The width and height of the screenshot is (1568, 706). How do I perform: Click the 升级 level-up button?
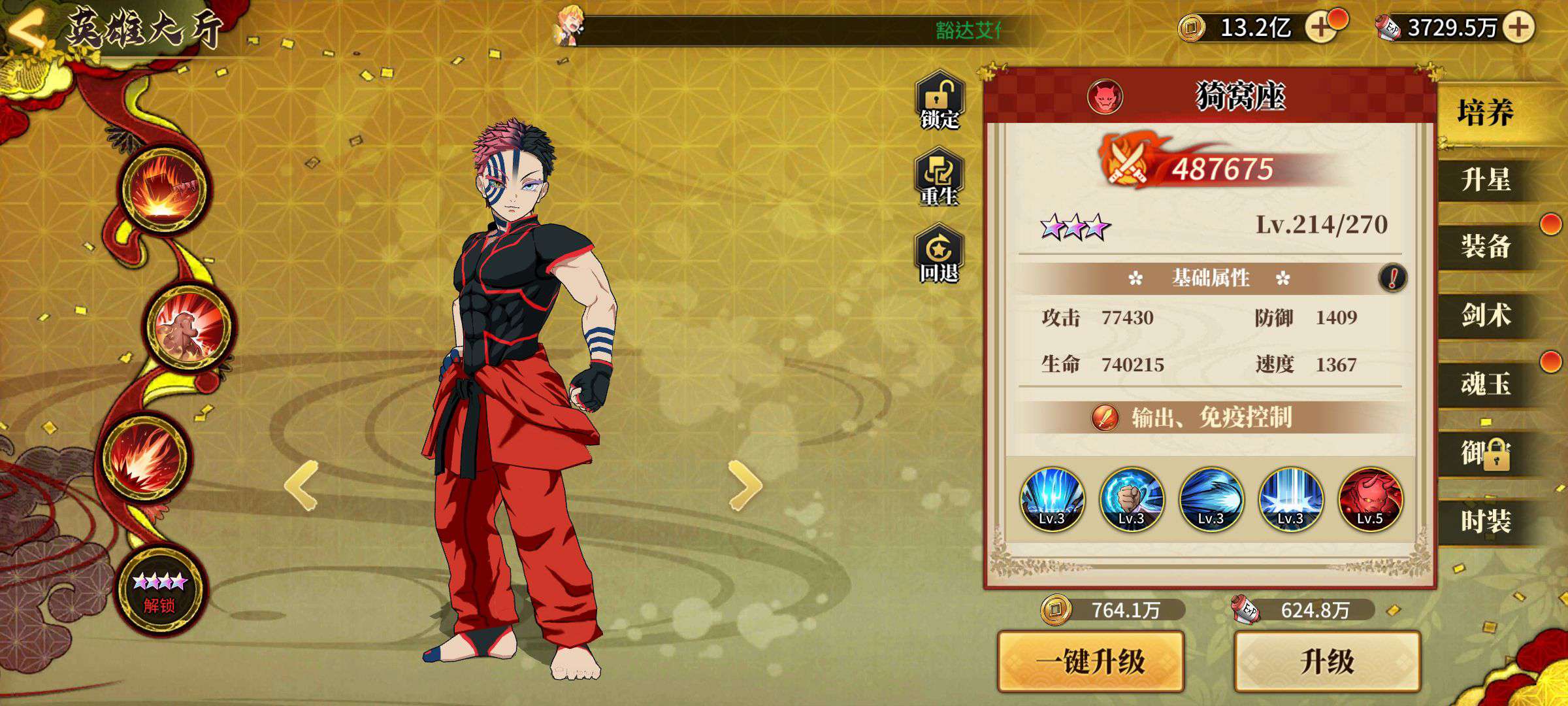(1327, 662)
